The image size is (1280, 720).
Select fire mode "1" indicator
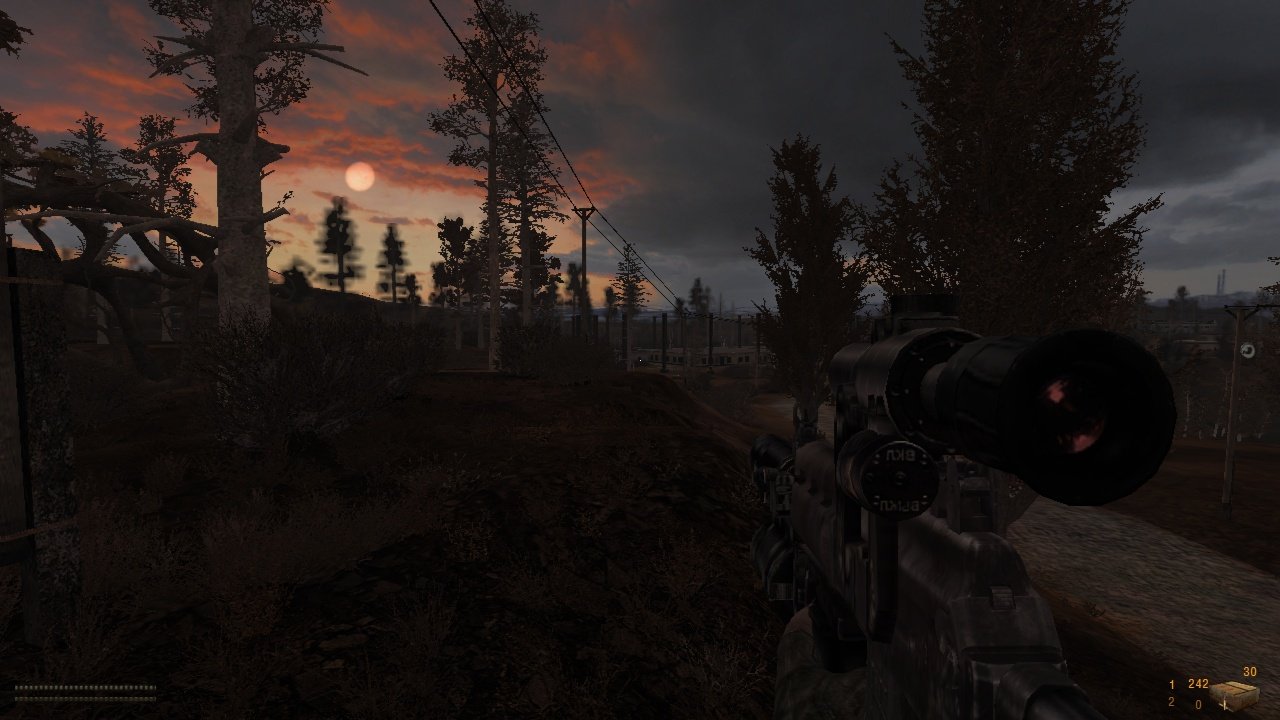click(x=1172, y=684)
